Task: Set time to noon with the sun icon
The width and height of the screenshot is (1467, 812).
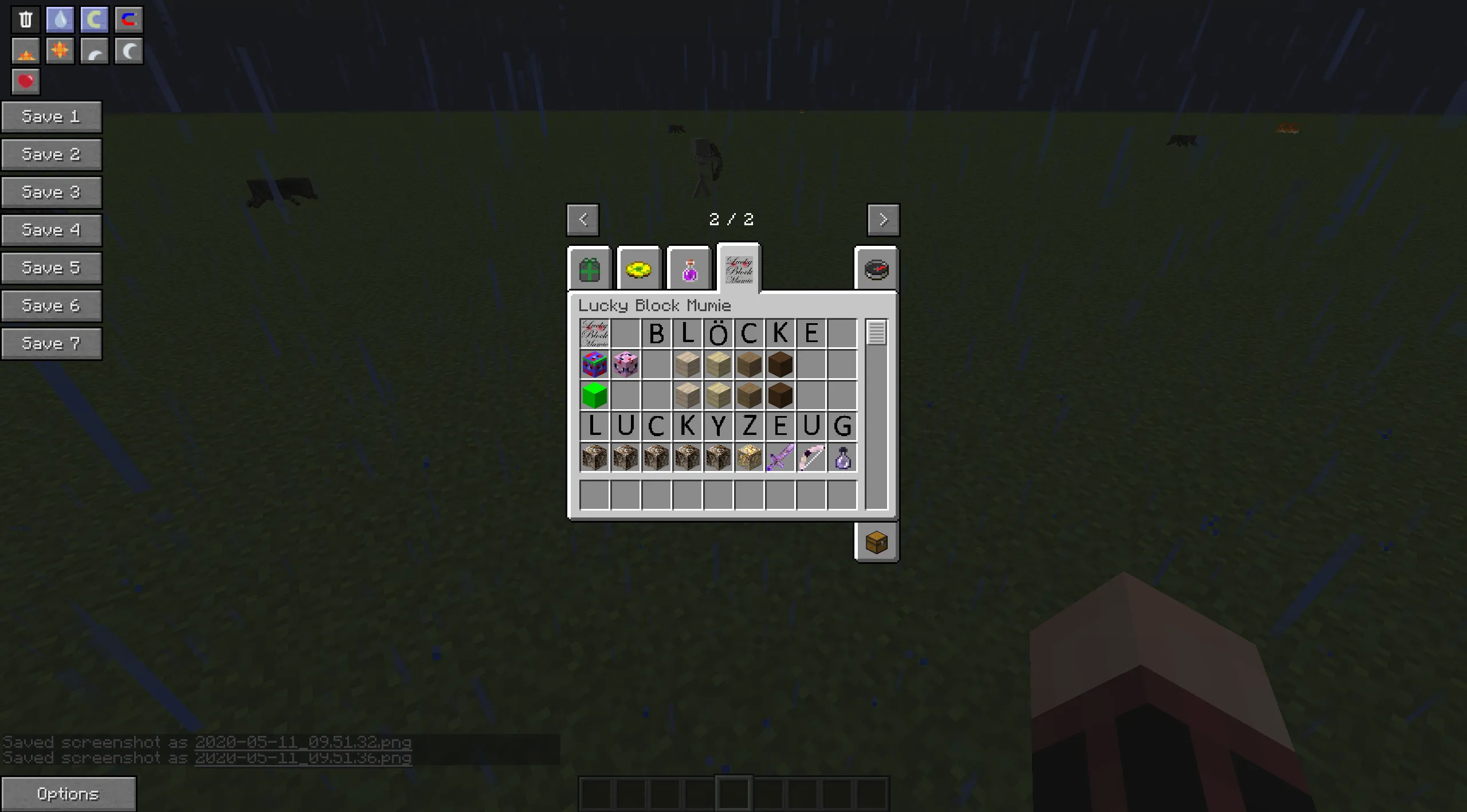Action: click(x=59, y=50)
